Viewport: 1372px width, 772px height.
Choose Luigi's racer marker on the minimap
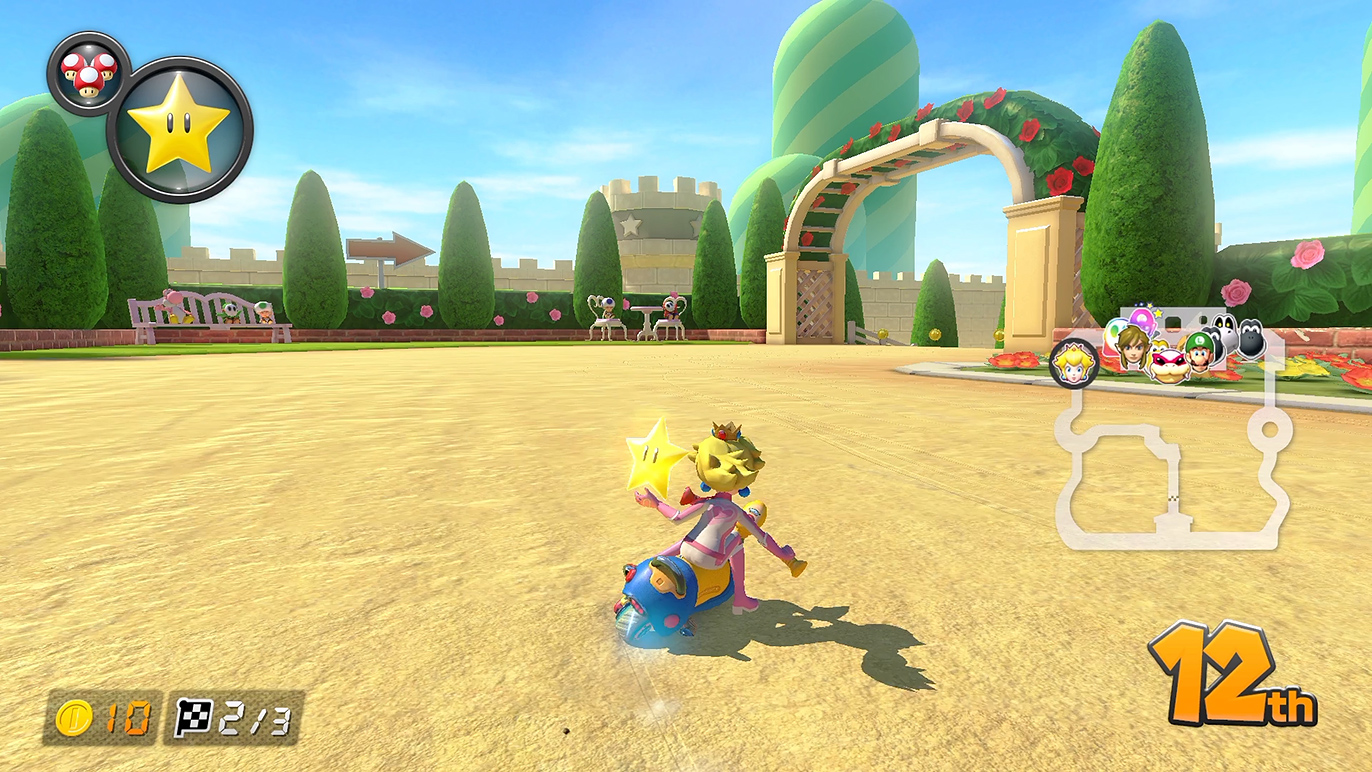1199,353
